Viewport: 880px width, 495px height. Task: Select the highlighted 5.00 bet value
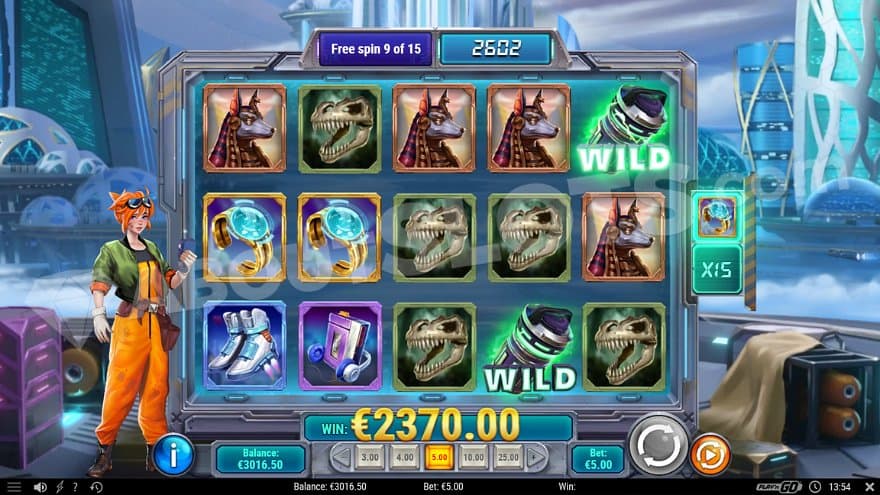[x=438, y=459]
